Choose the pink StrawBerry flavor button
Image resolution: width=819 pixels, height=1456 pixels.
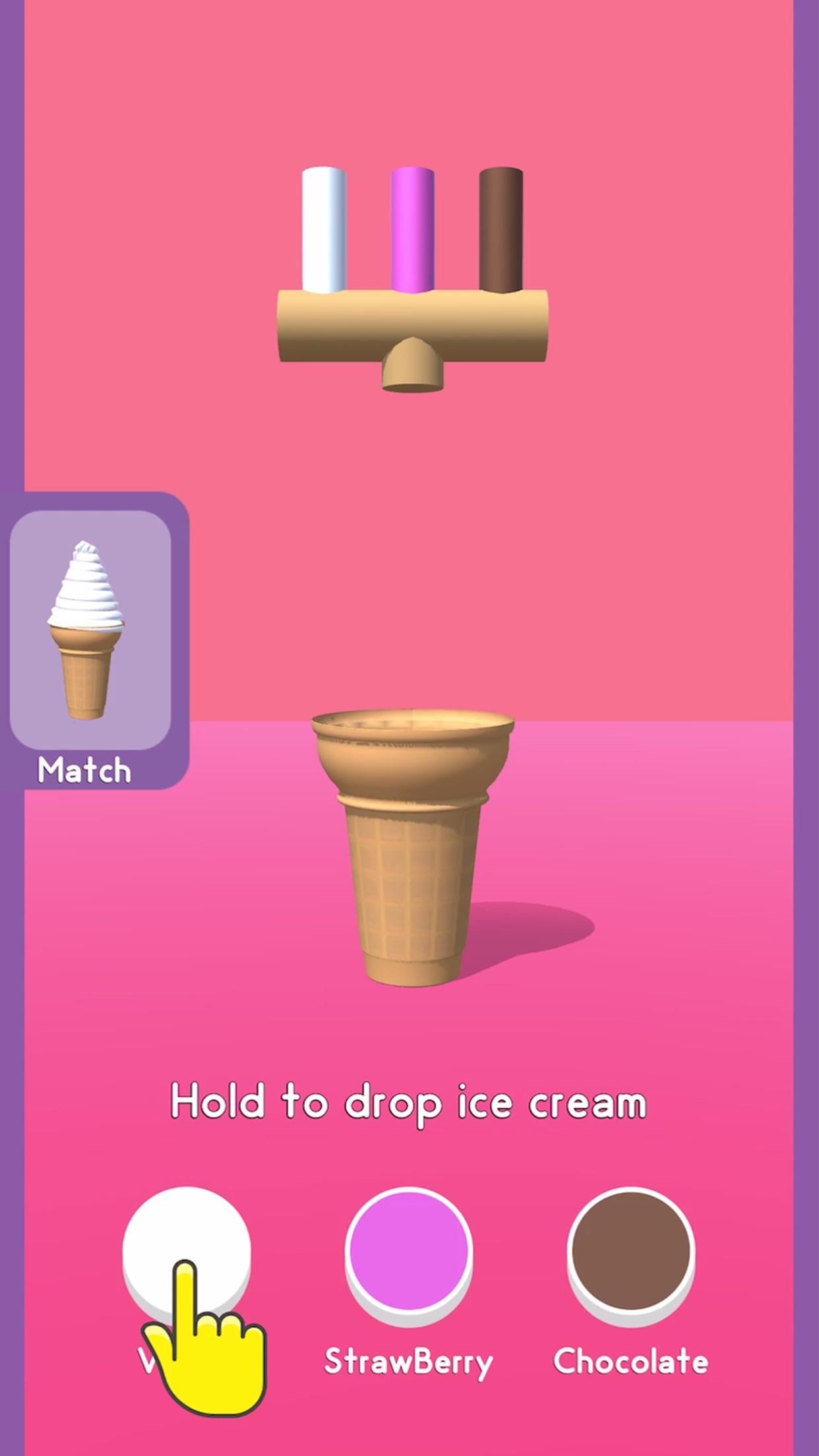(x=409, y=1252)
